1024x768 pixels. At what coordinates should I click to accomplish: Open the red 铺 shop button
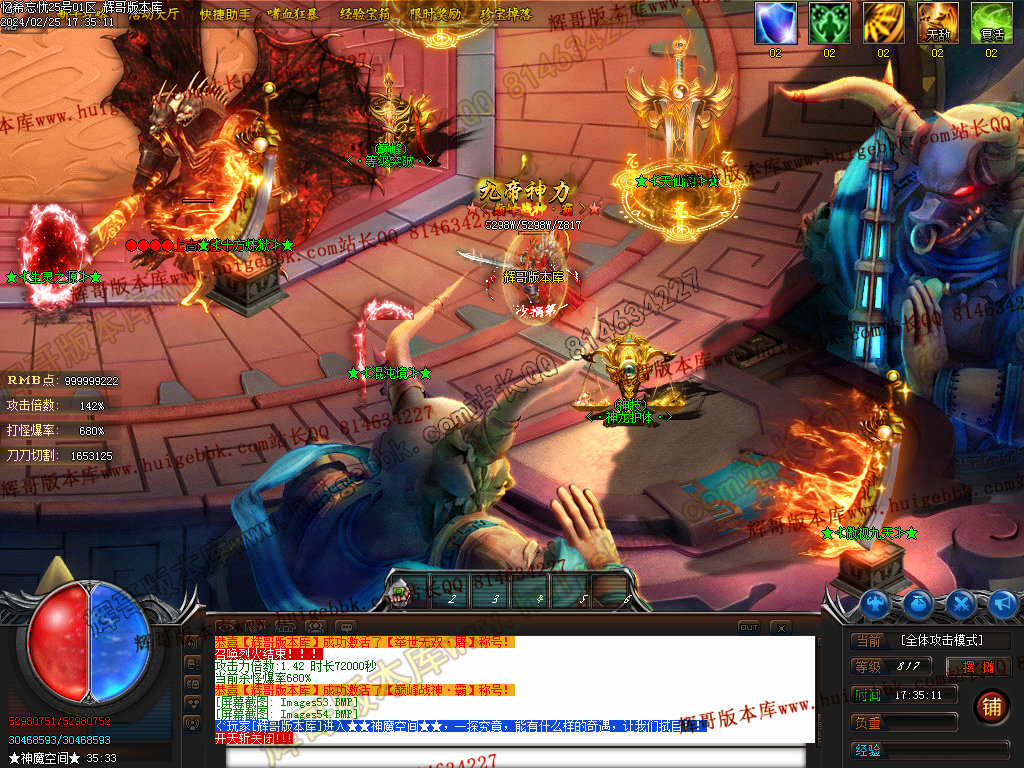(x=990, y=706)
